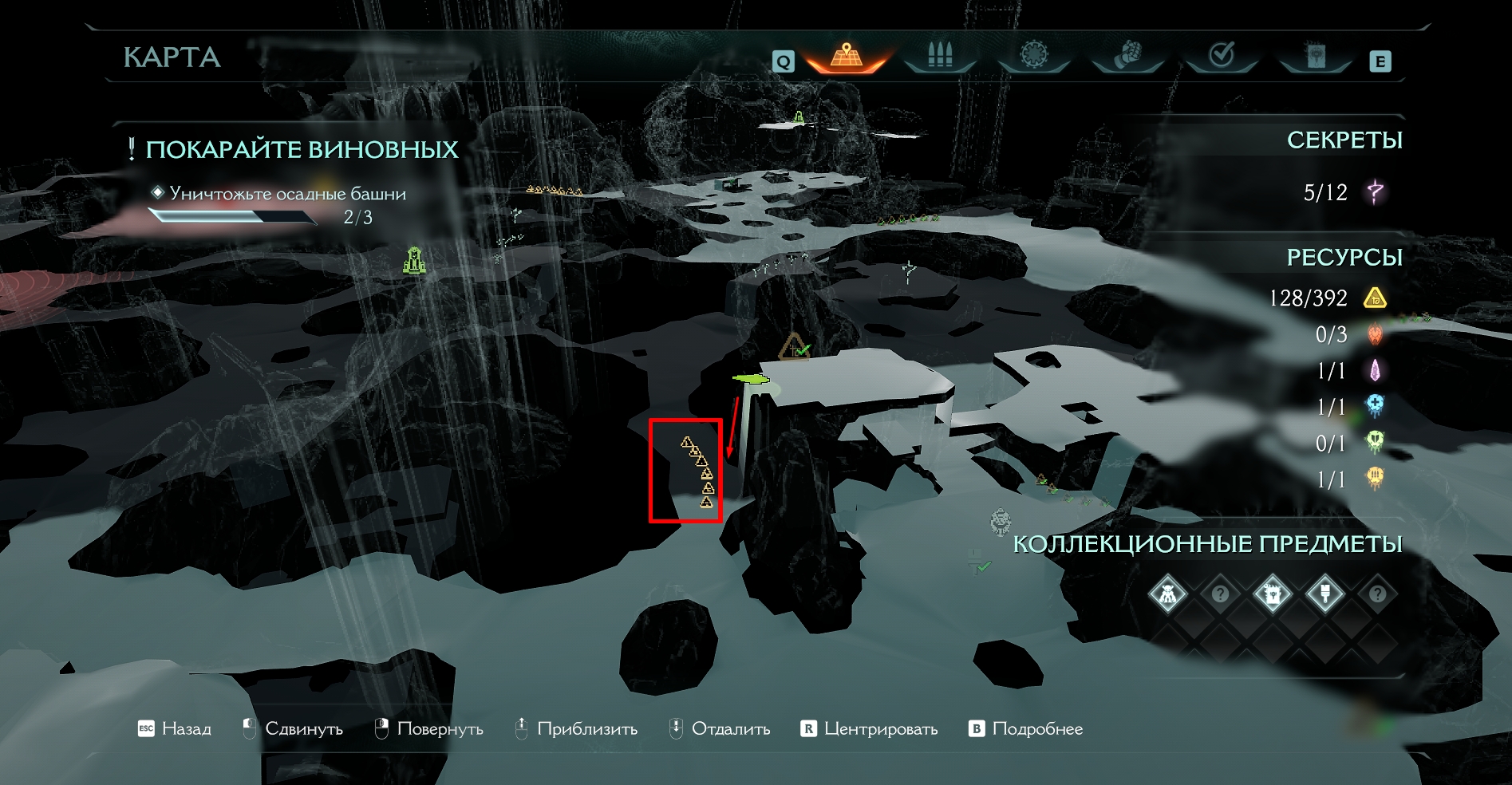Click the green player arrow marker
This screenshot has width=1512, height=785.
click(750, 379)
